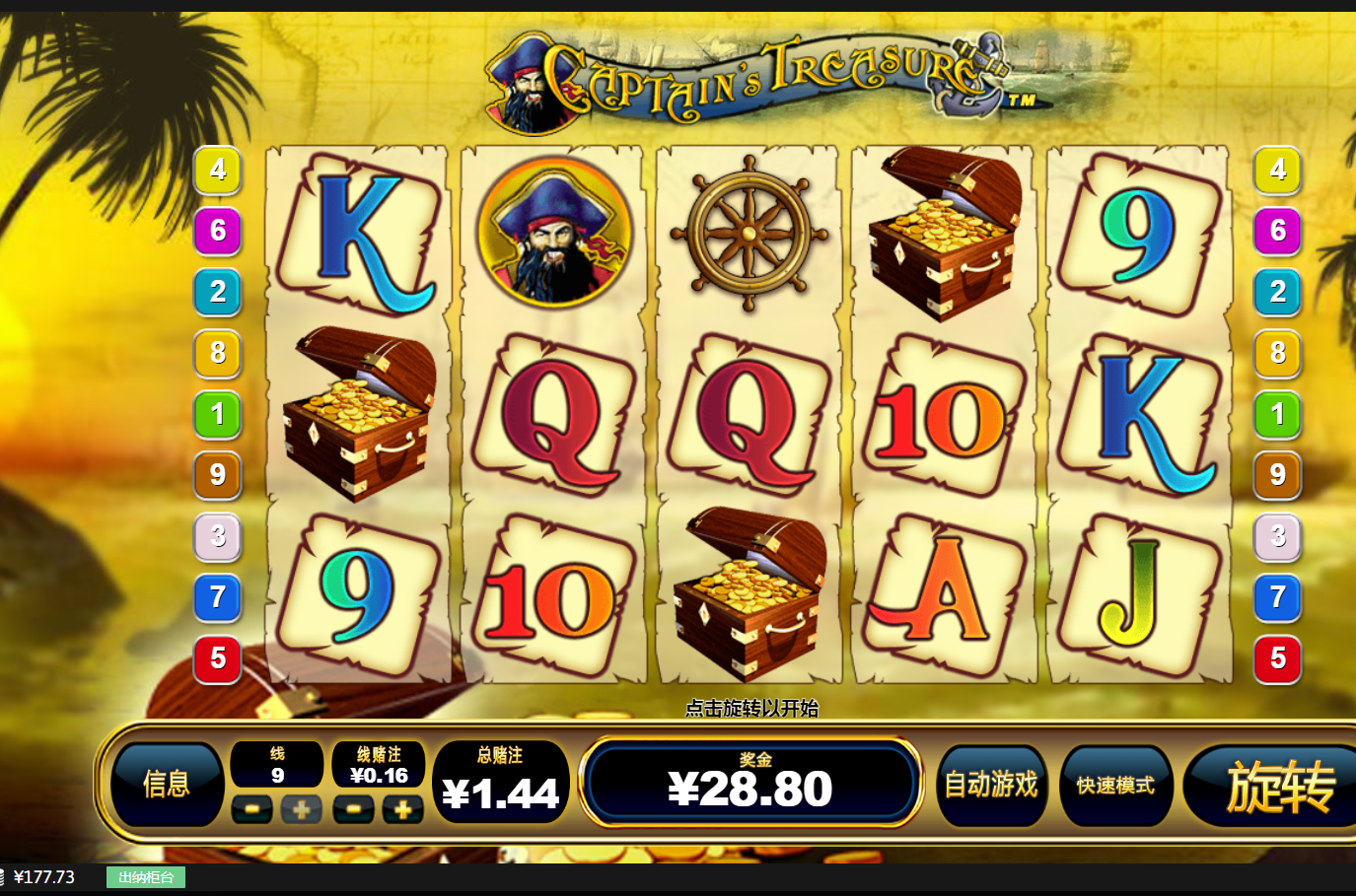
Task: Toggle 快速模式 turbo mode
Action: [x=1115, y=785]
